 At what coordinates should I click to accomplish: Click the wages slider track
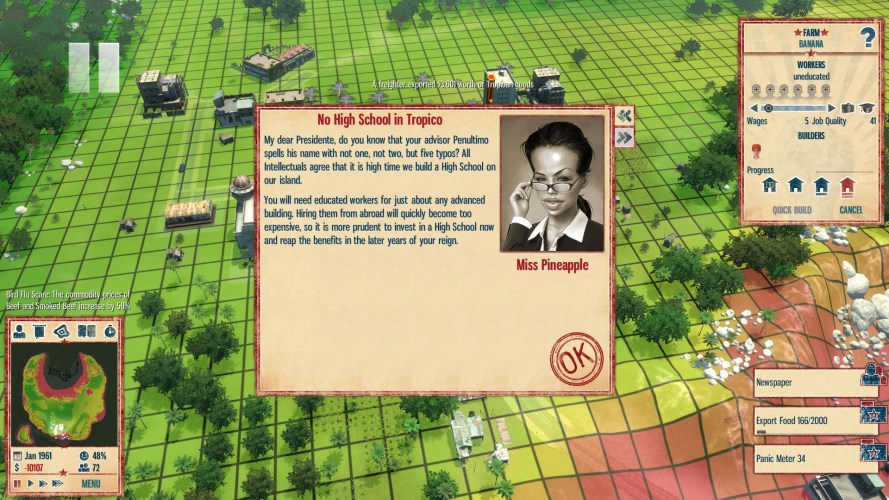(795, 107)
